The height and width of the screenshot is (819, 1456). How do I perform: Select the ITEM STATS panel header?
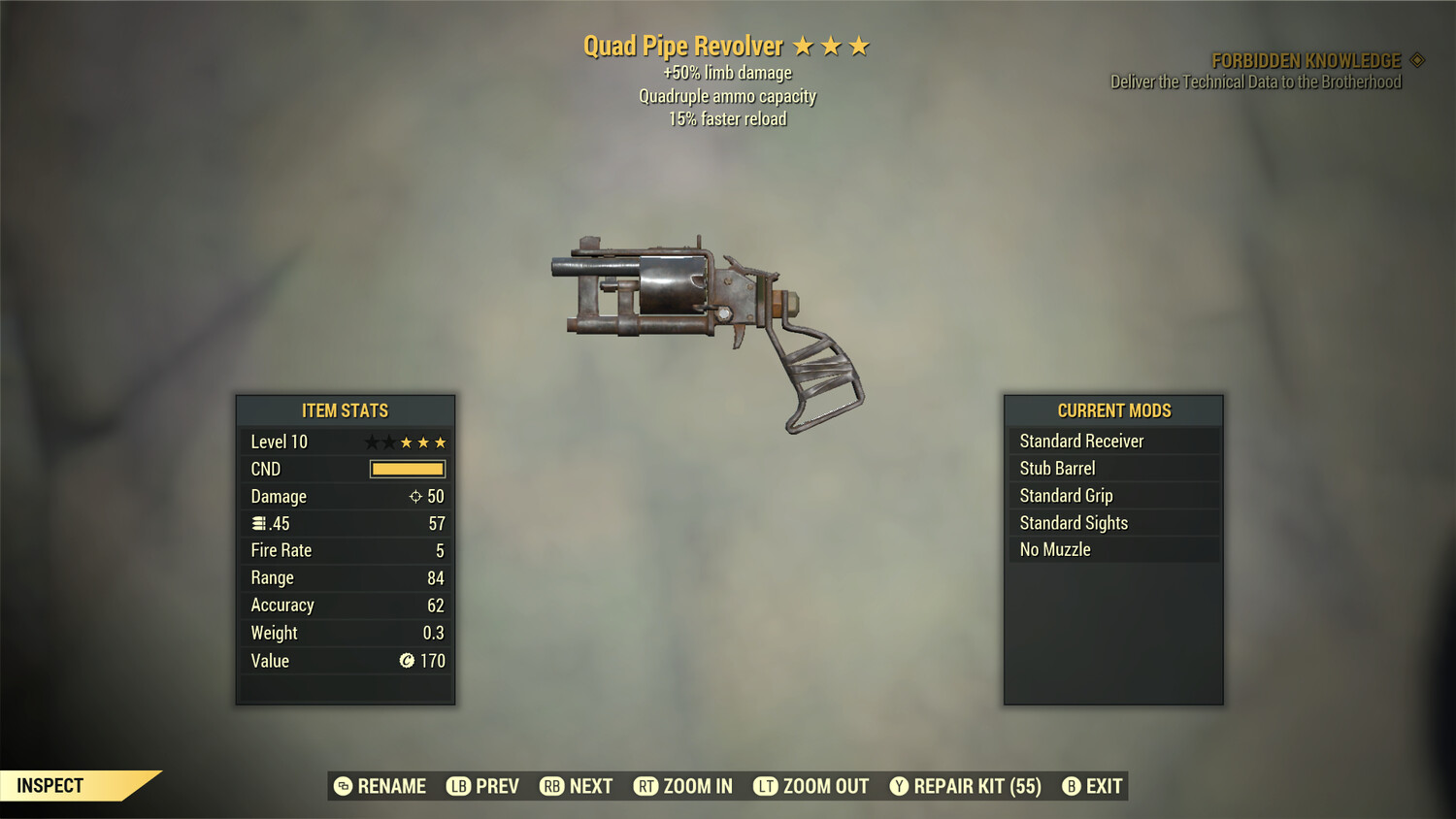click(x=345, y=410)
